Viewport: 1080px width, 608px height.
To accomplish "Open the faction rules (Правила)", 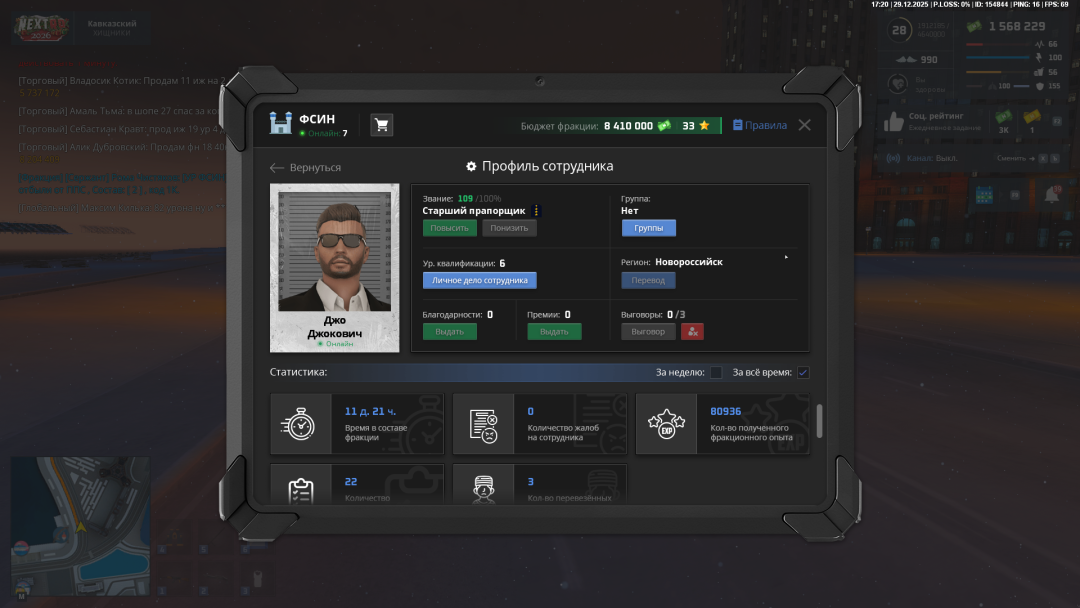I will click(760, 125).
